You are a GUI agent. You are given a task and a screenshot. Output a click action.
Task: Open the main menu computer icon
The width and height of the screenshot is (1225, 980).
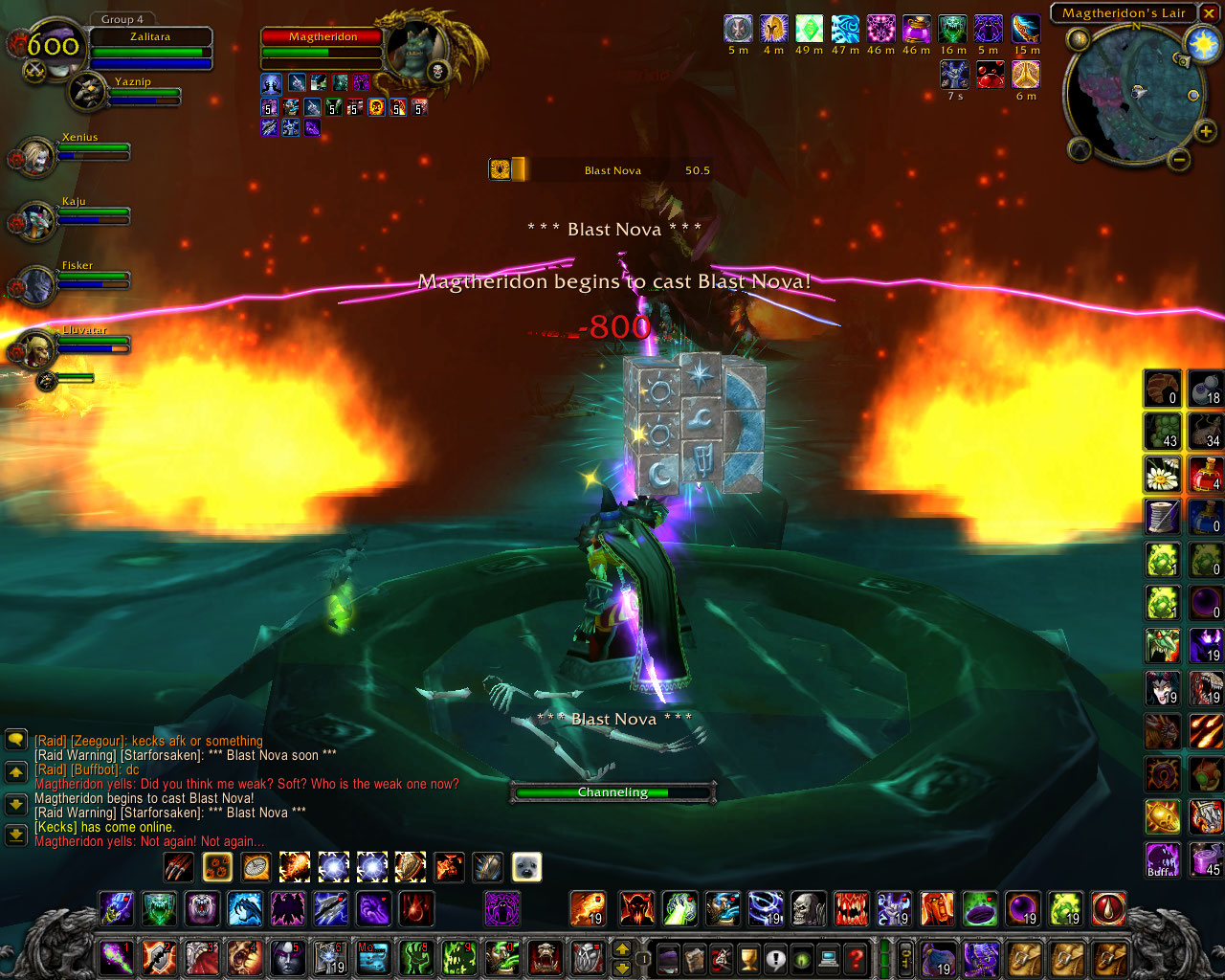pos(829,957)
